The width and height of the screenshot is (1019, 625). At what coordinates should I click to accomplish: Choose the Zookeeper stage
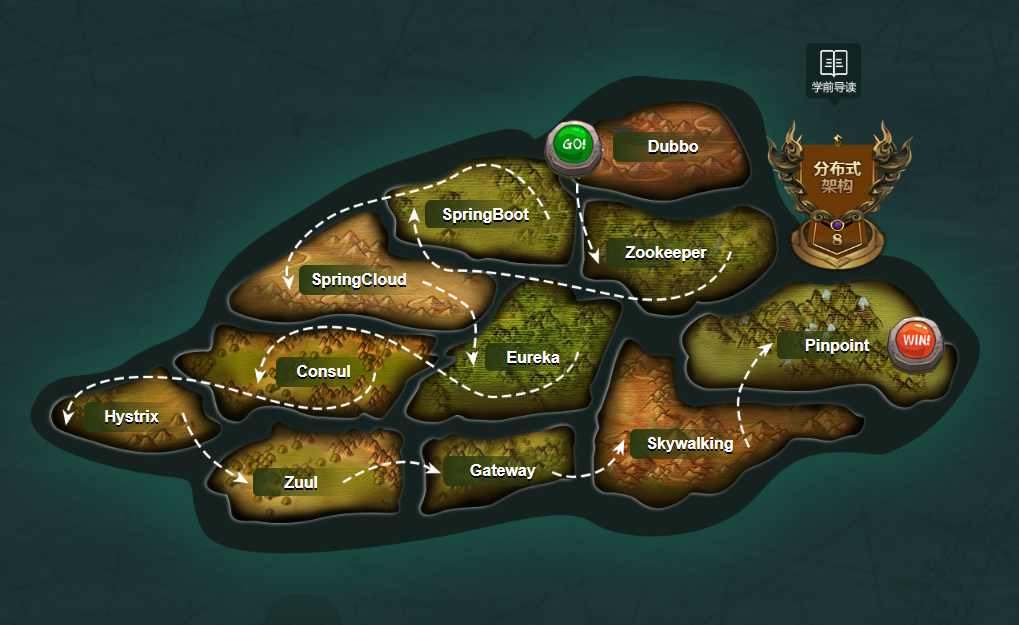(665, 253)
